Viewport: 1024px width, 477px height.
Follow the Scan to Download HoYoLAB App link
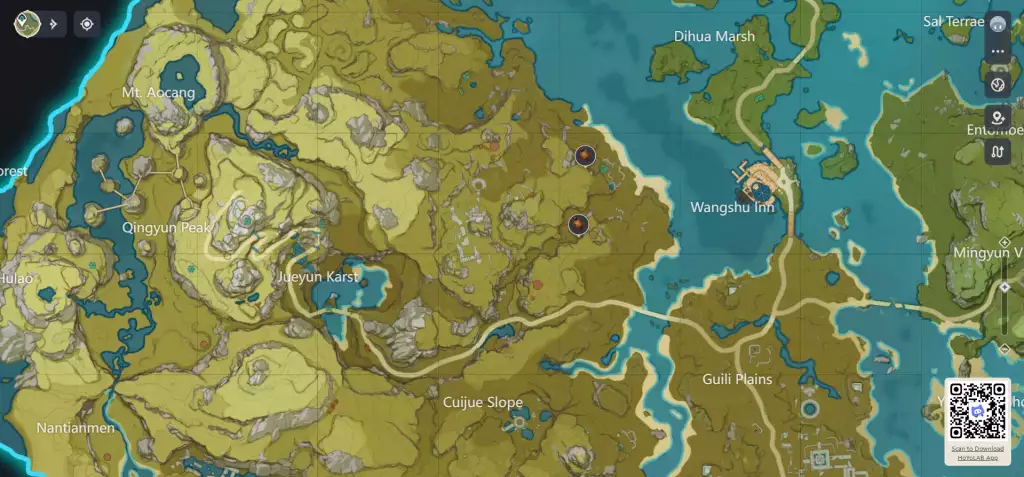[x=977, y=452]
